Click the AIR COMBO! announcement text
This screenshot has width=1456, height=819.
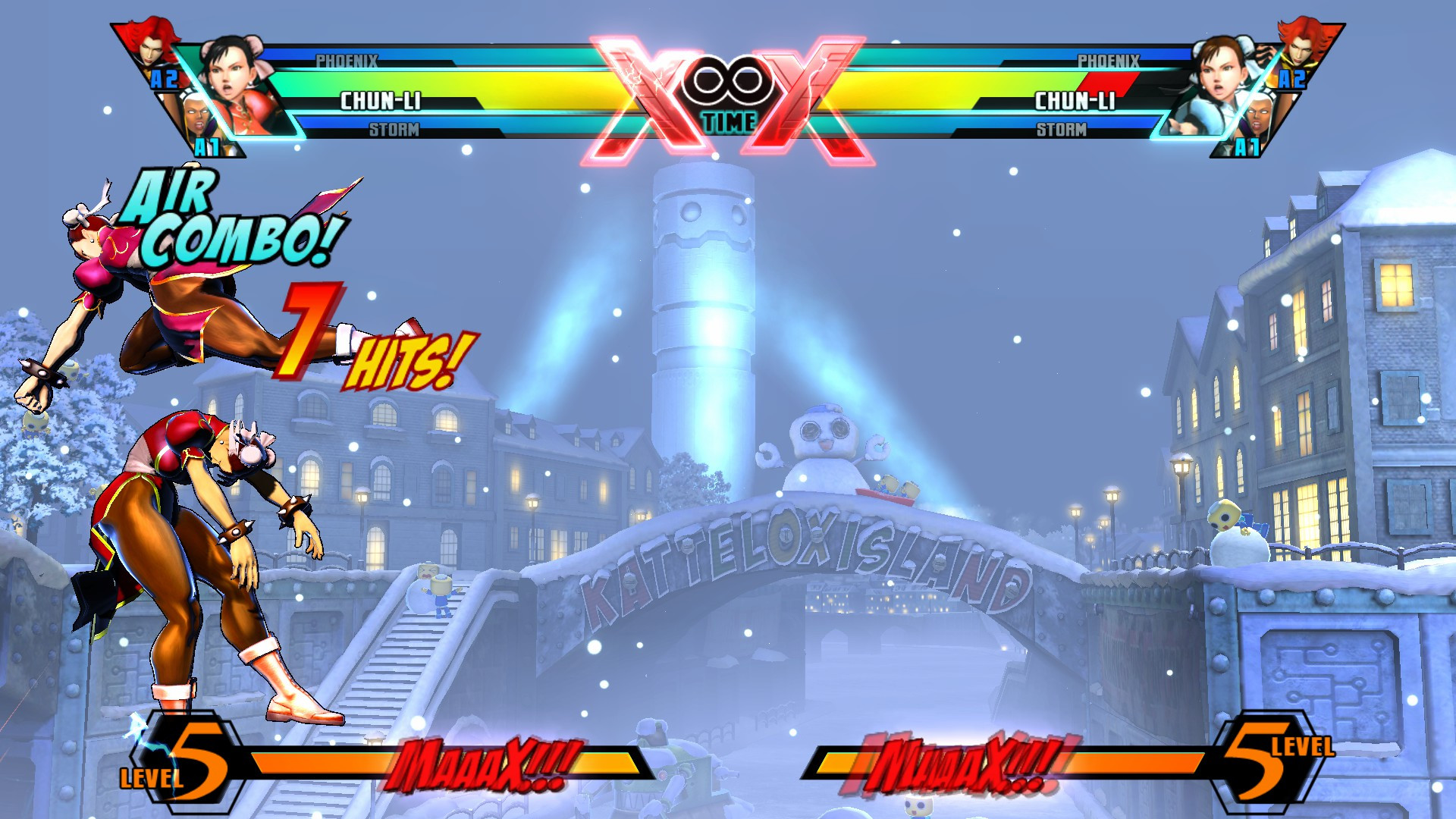[x=227, y=224]
